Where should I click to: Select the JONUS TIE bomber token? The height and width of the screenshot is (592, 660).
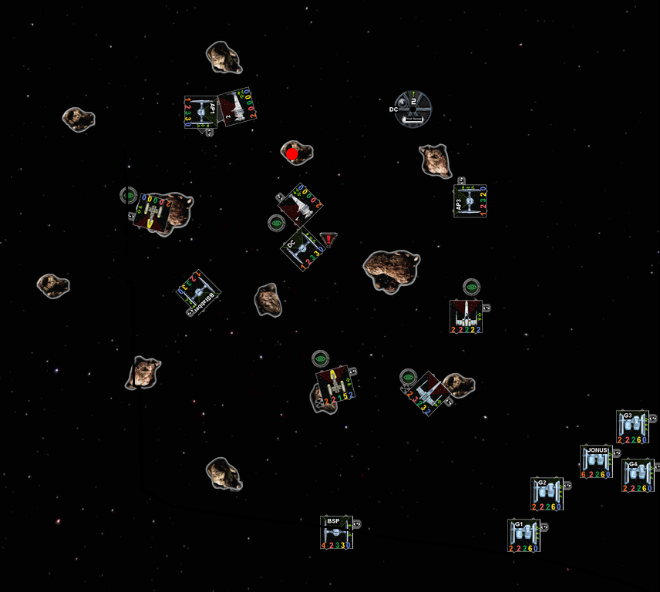(597, 460)
